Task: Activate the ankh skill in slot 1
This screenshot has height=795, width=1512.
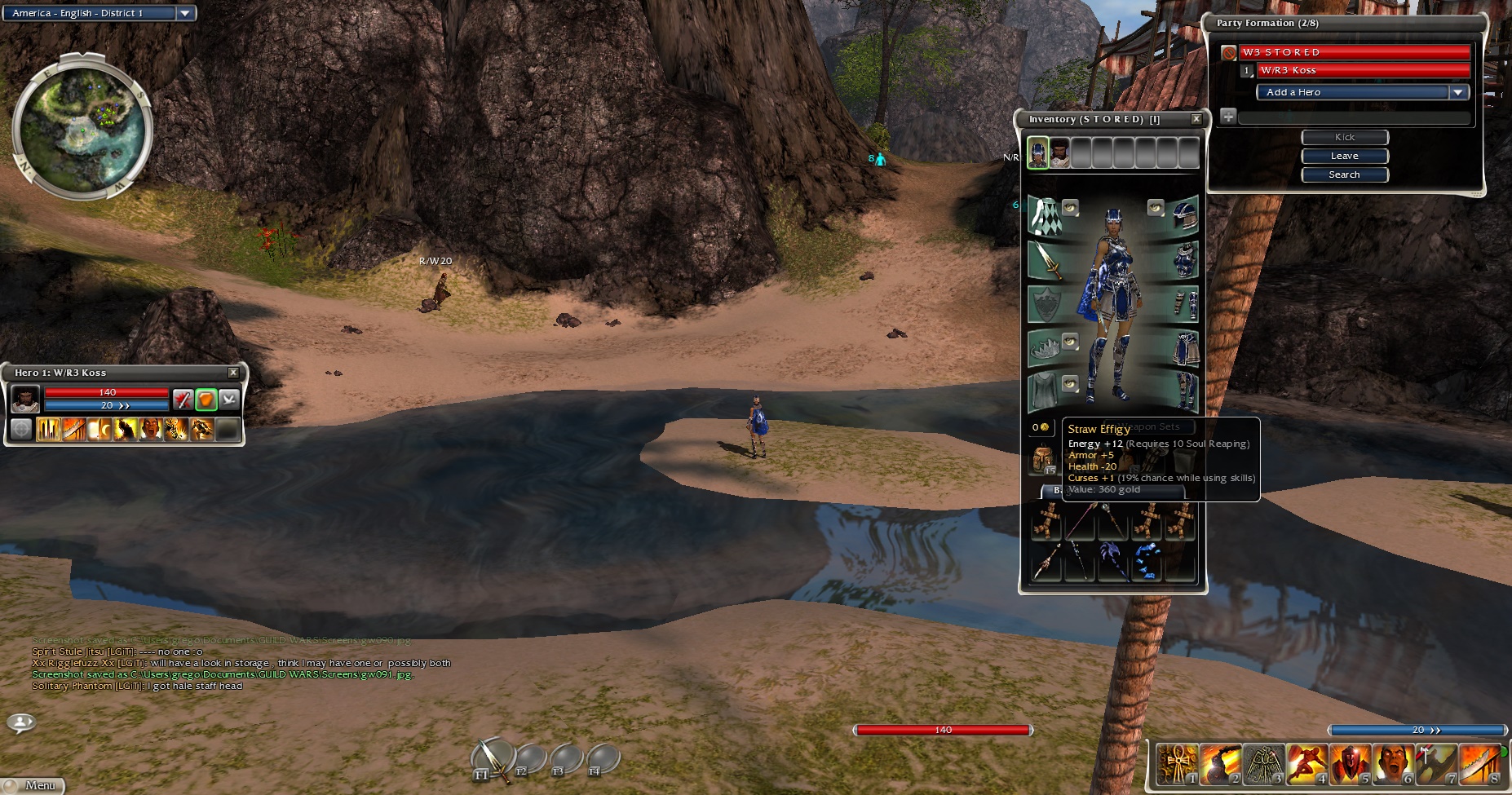Action: click(x=1178, y=766)
